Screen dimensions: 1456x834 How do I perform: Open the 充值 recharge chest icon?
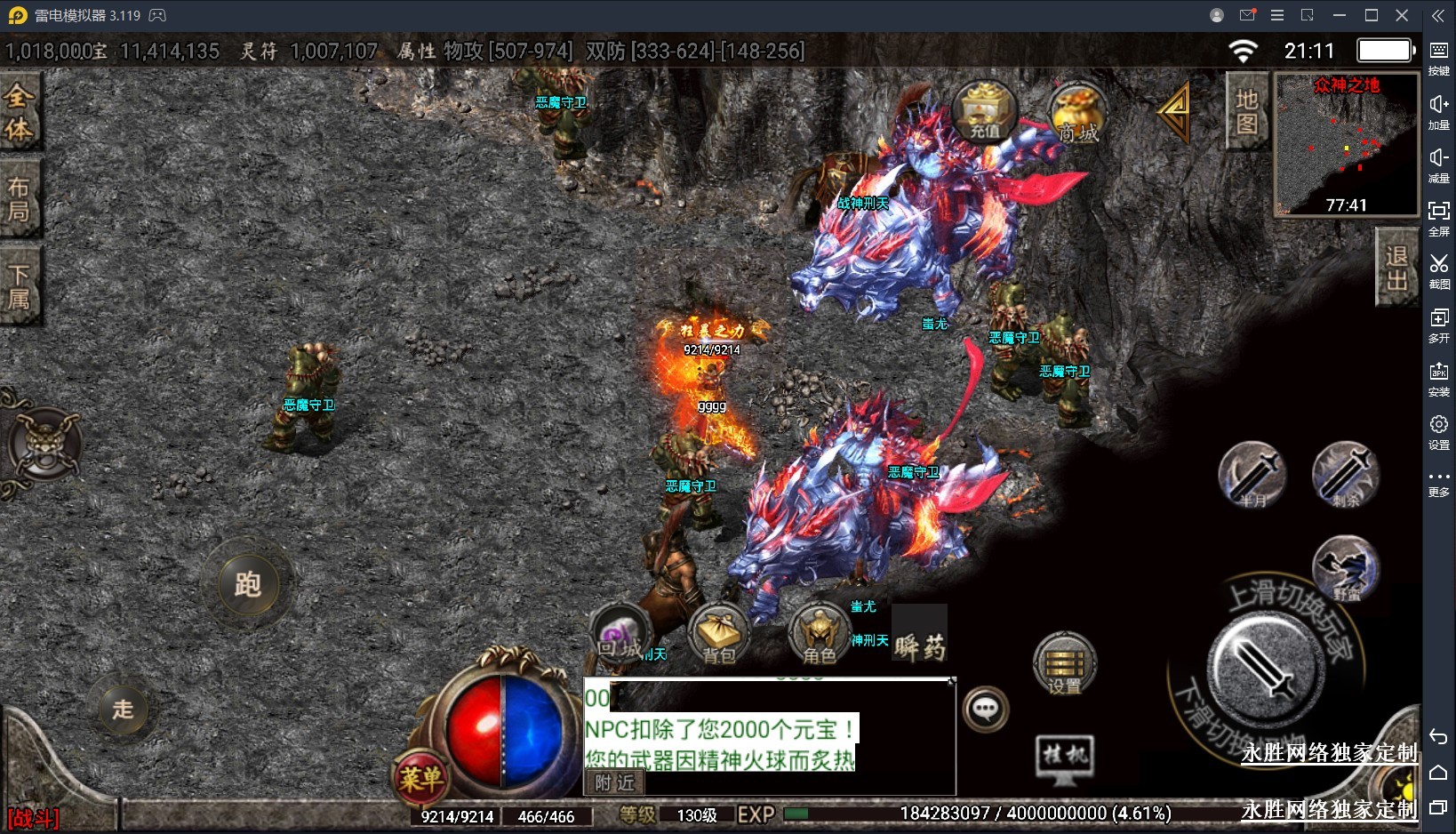984,112
